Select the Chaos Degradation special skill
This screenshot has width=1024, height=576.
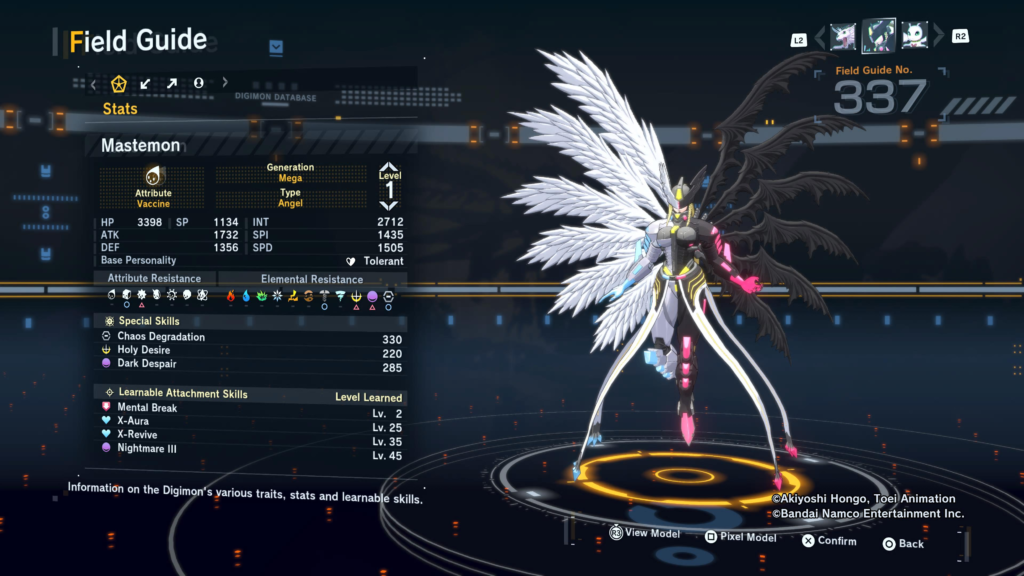[161, 337]
